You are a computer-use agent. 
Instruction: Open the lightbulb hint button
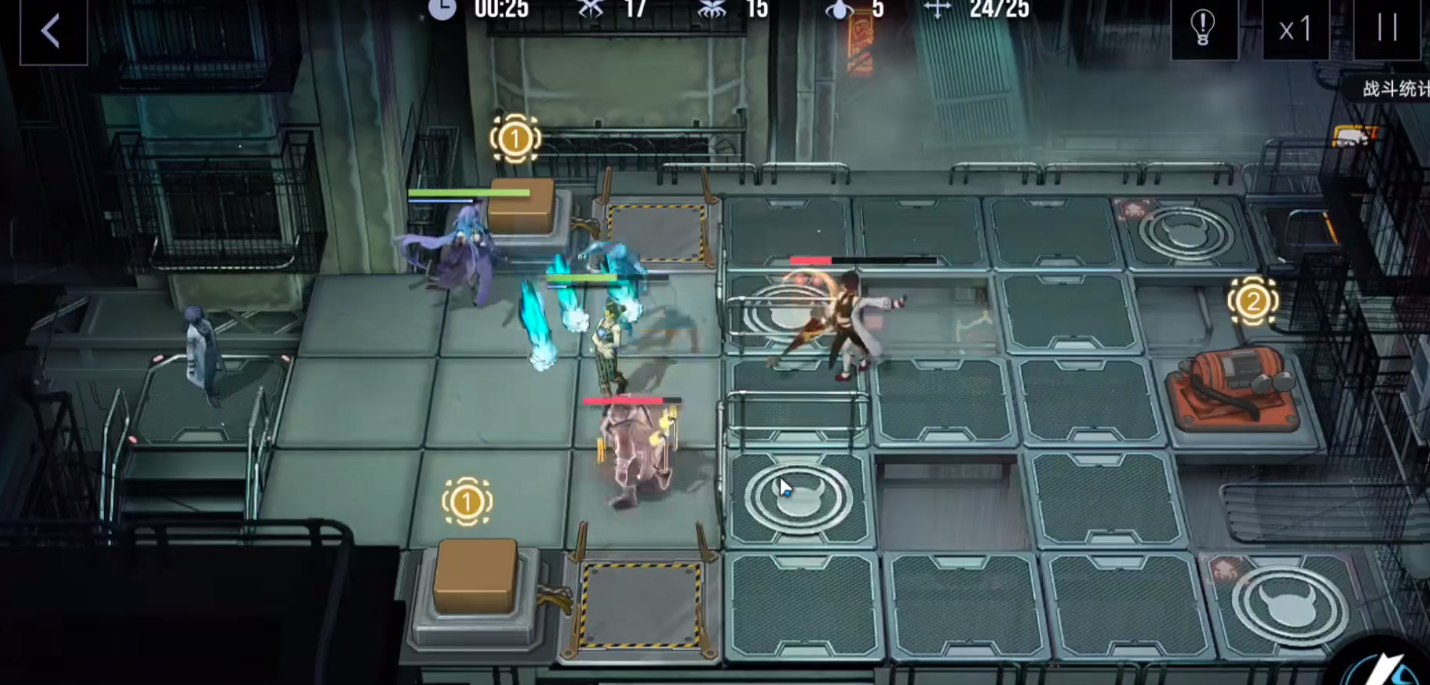(x=1204, y=27)
